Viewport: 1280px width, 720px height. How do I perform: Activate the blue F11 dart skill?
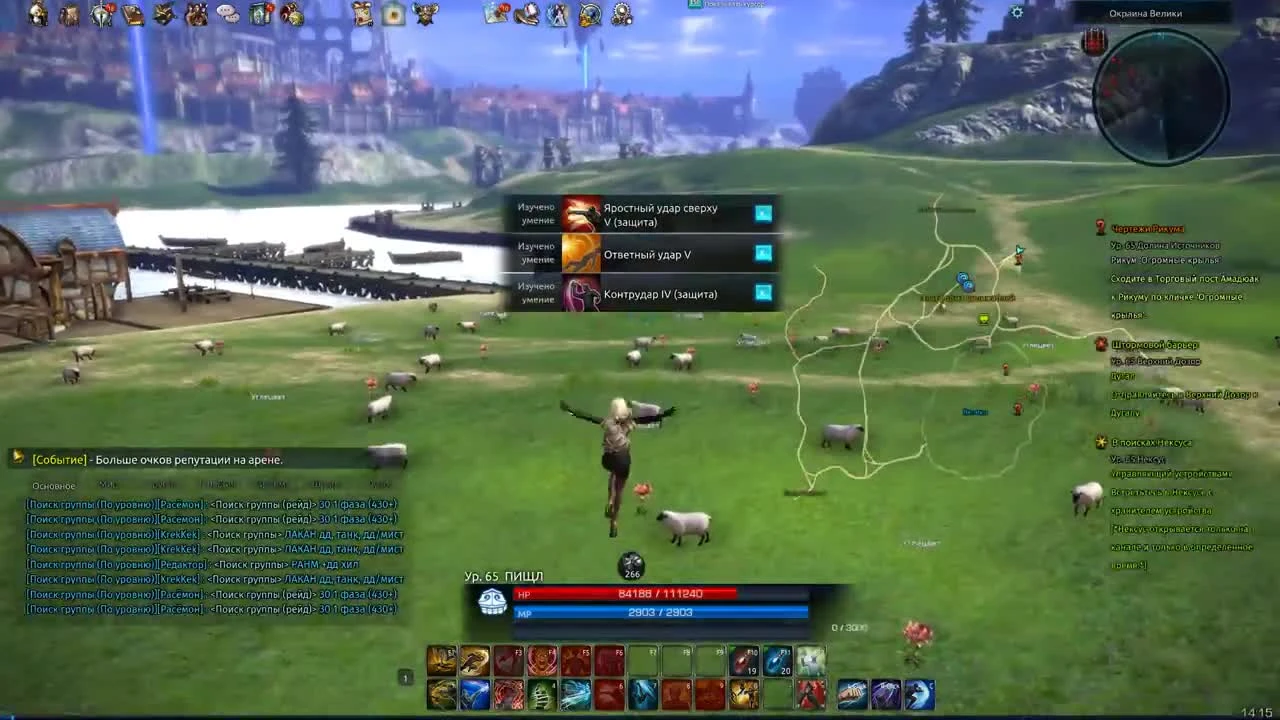[777, 661]
